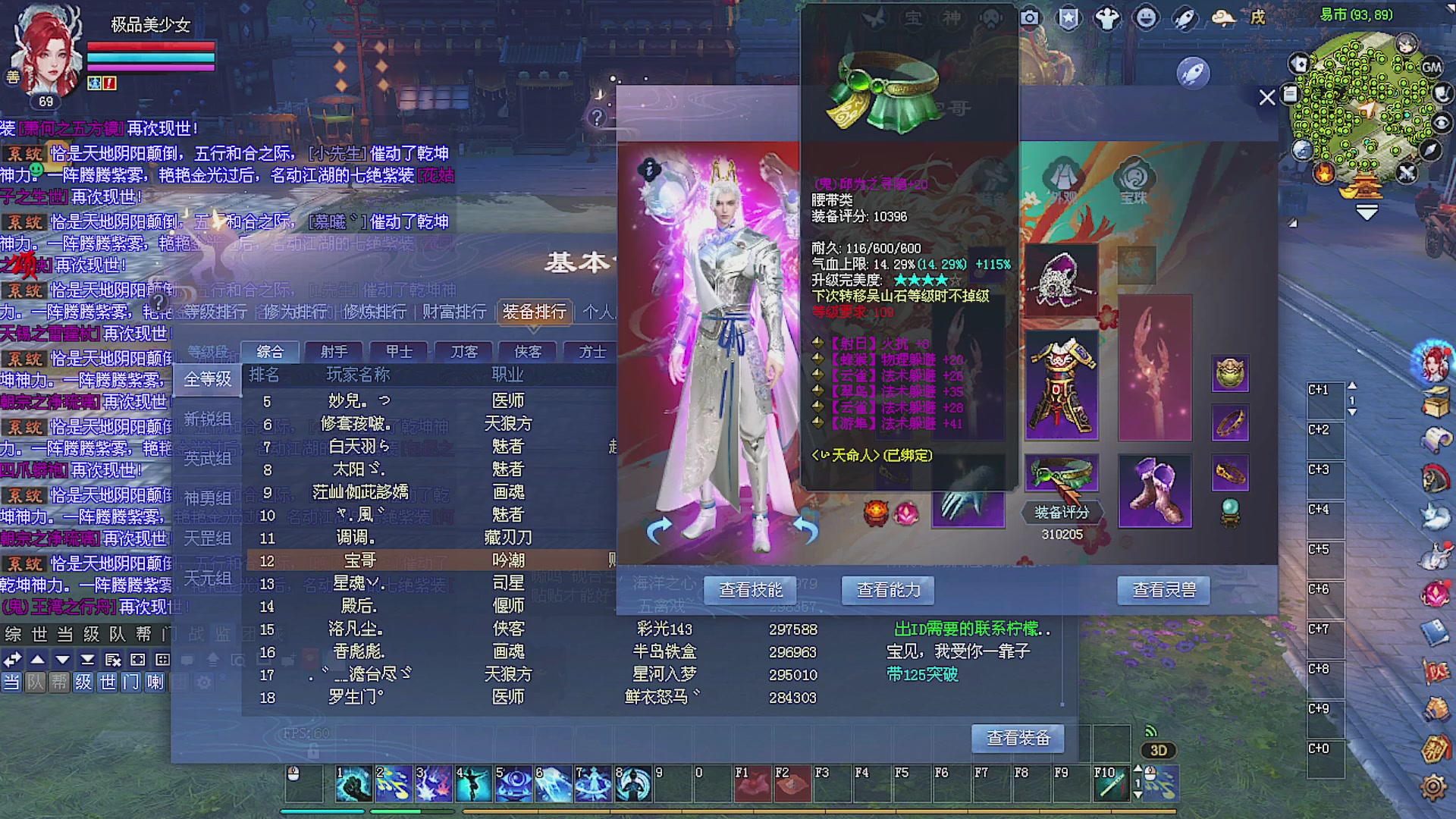Click the screenshot camera icon at top right
Image resolution: width=1456 pixels, height=819 pixels.
pos(1028,17)
